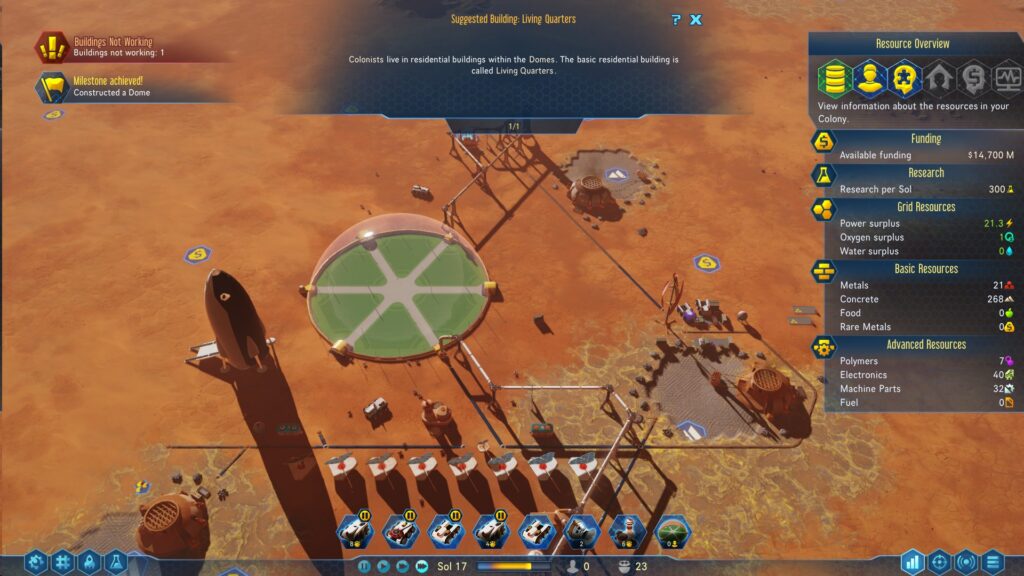This screenshot has height=576, width=1024.
Task: Open the rocket resupply button
Action: point(89,563)
